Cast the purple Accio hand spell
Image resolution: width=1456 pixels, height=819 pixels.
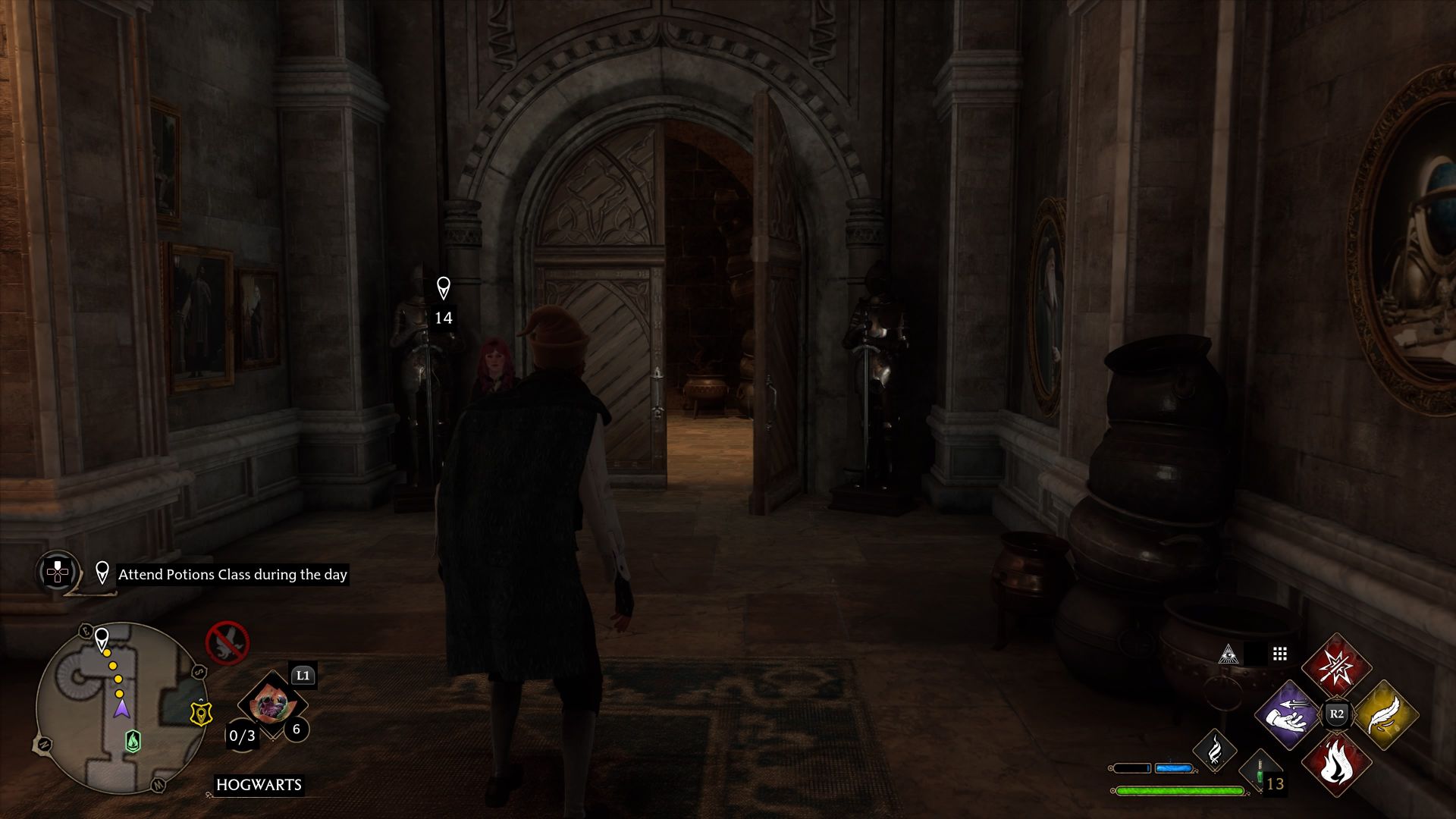click(1288, 714)
